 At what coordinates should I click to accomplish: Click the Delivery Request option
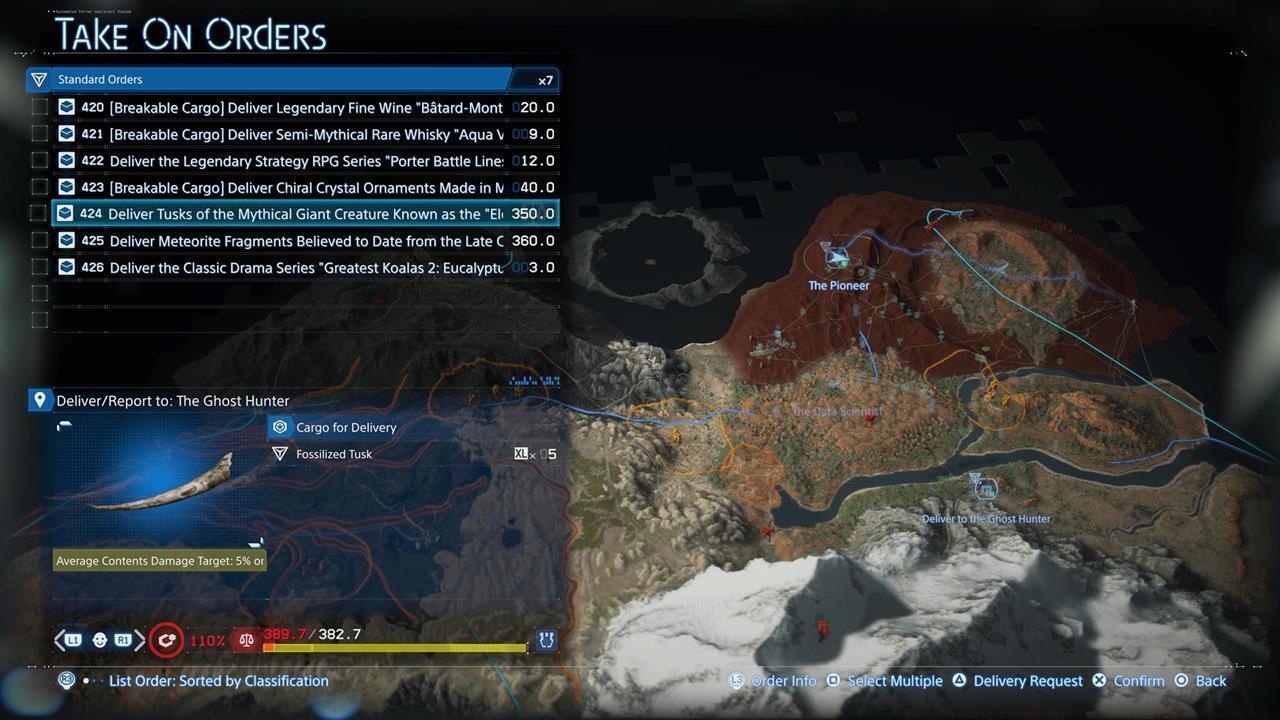click(1028, 680)
